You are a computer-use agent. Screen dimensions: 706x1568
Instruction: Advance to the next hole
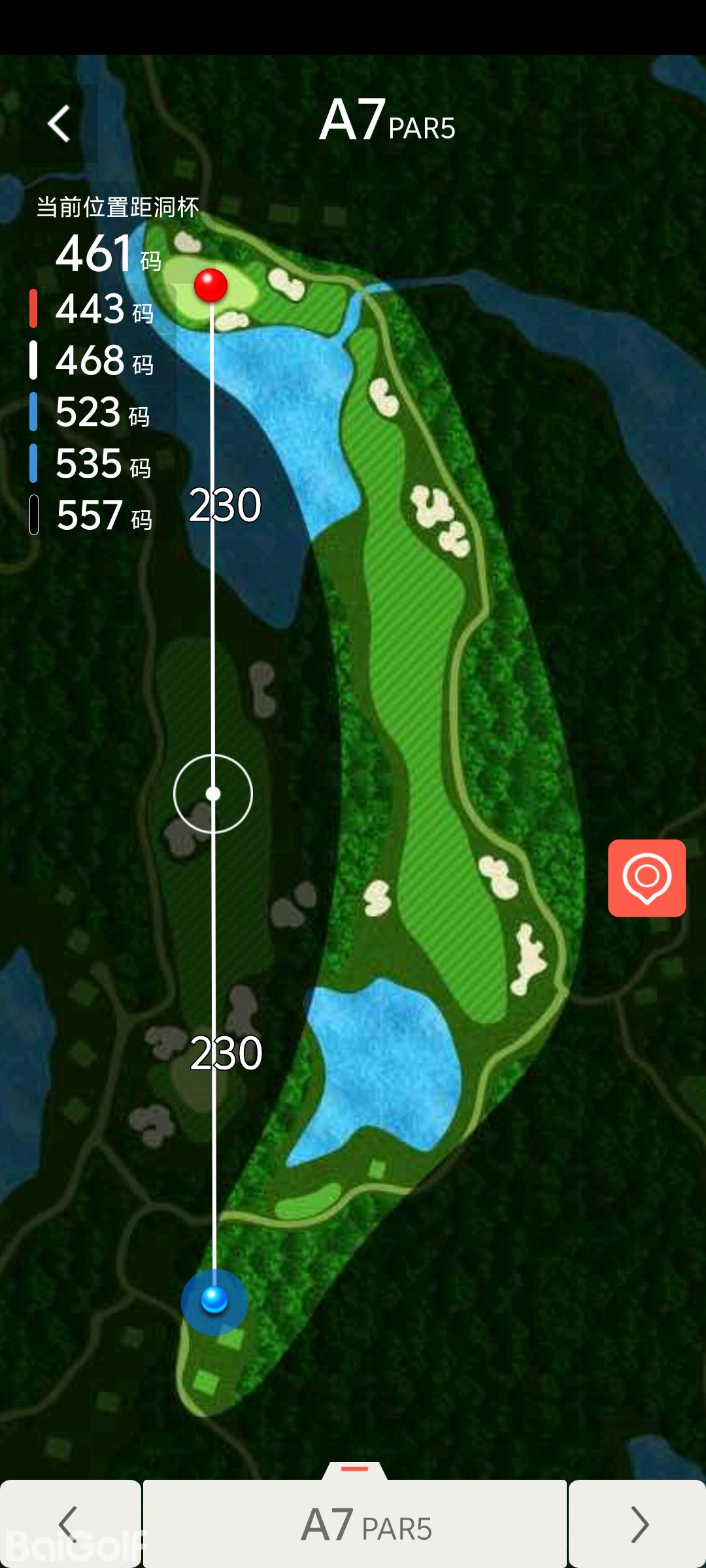coord(638,1524)
